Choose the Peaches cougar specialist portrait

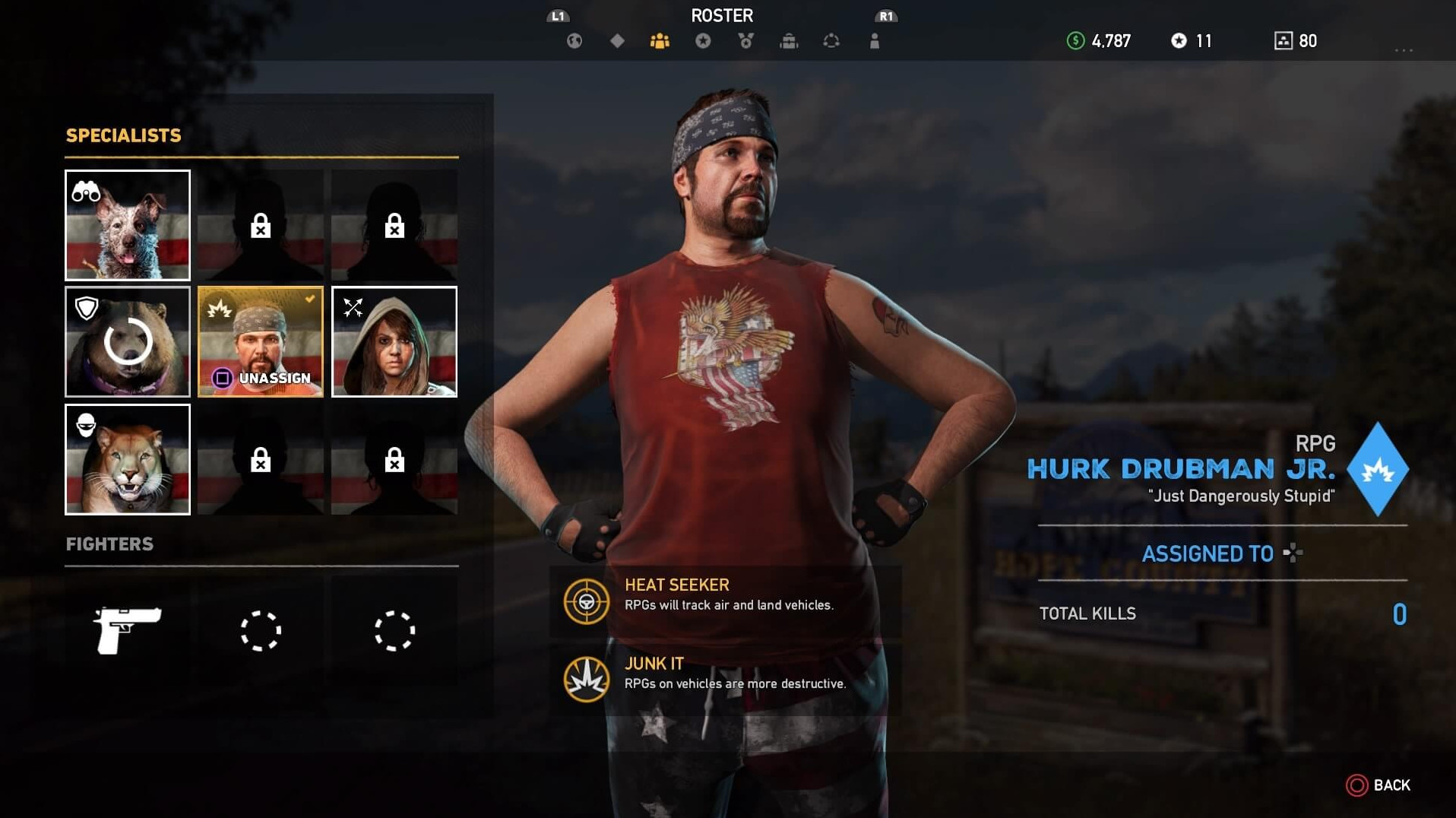(x=128, y=459)
